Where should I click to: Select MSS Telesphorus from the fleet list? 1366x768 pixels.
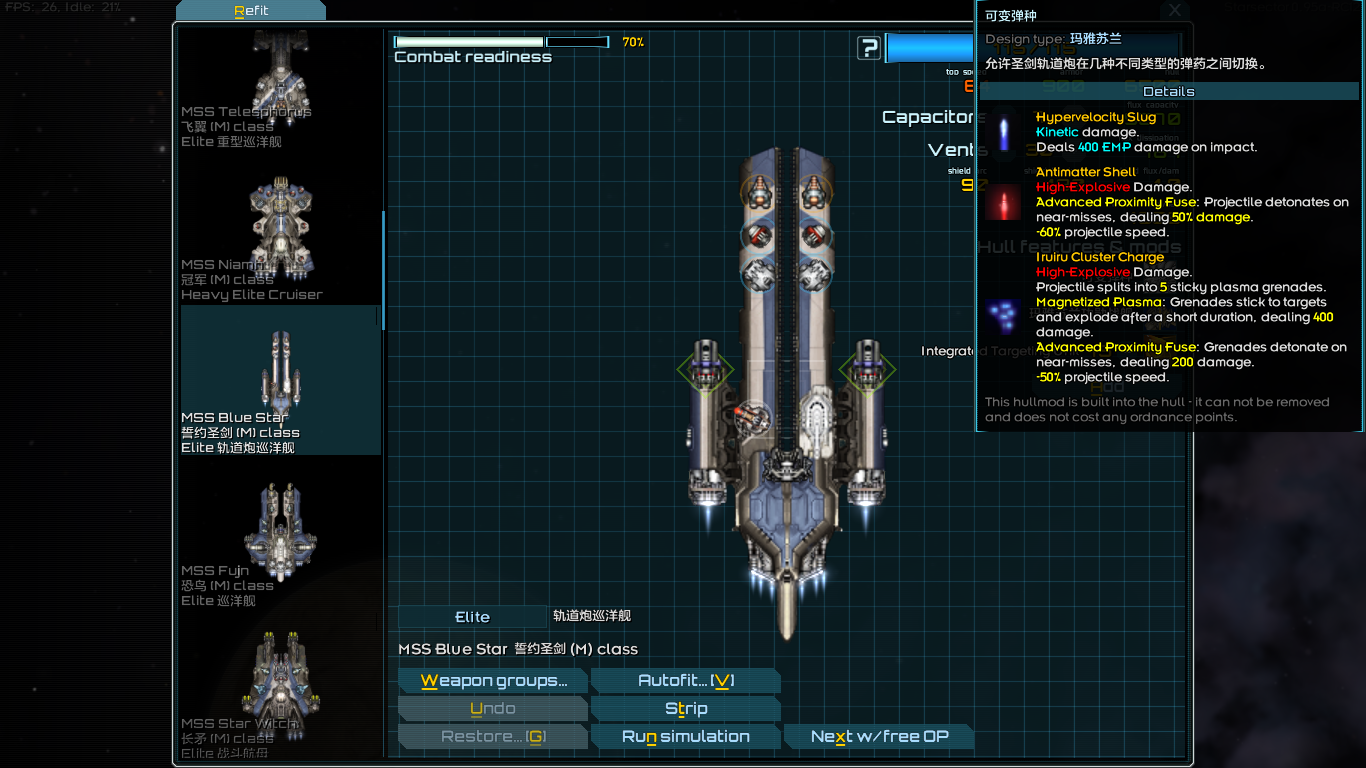tap(280, 88)
